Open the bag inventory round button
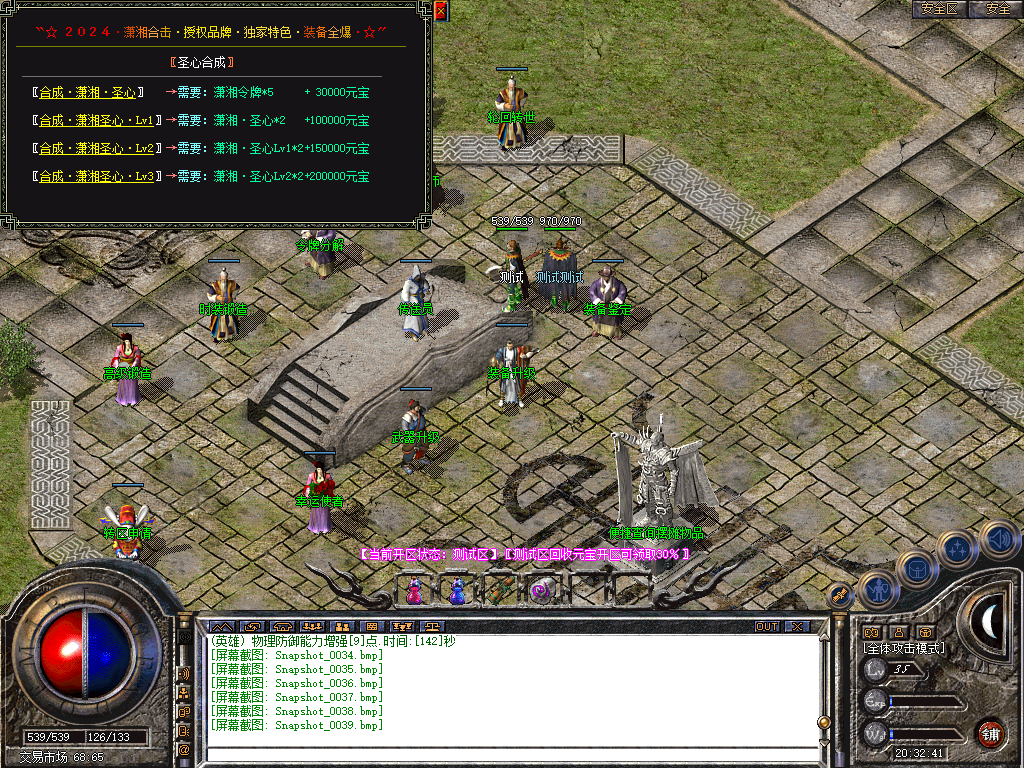This screenshot has height=768, width=1024. (917, 571)
